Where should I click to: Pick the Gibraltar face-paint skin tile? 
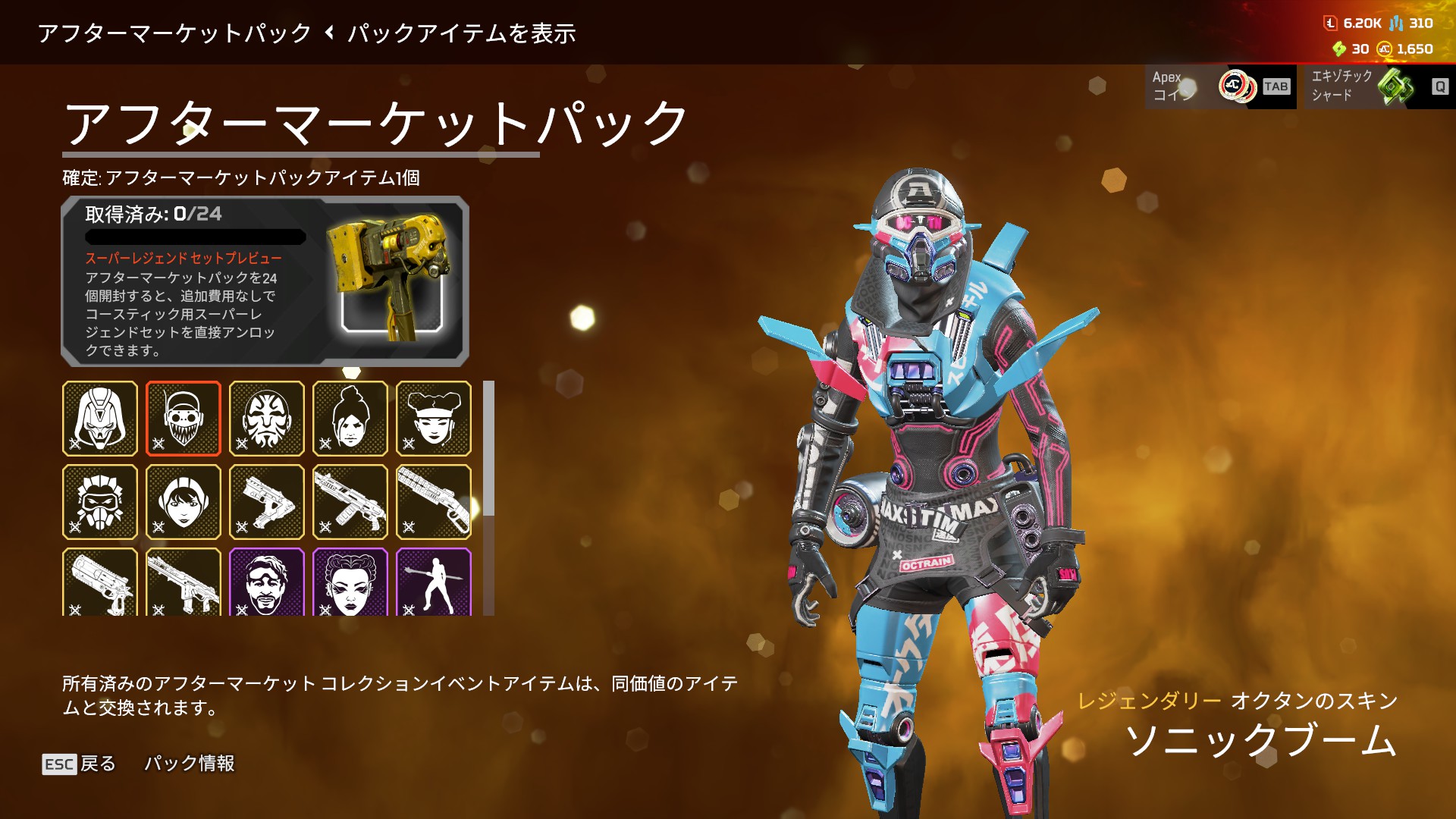click(267, 419)
